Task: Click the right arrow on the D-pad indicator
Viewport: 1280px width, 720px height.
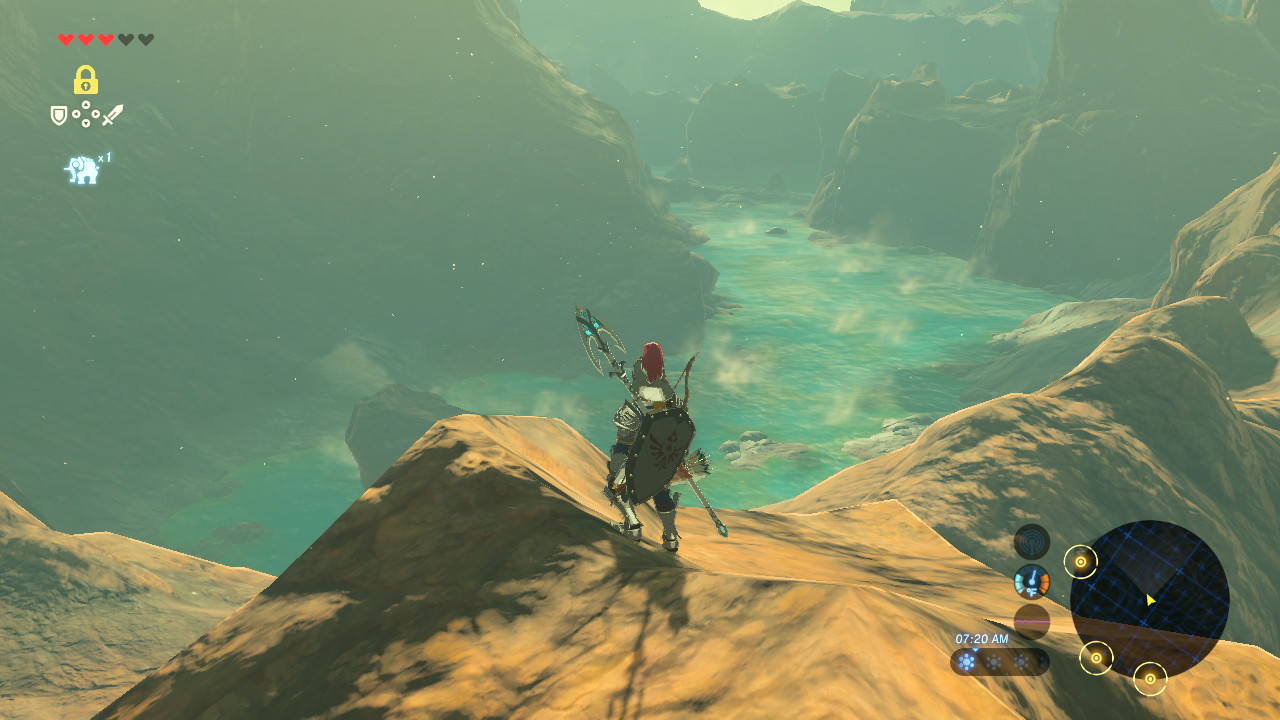Action: (96, 114)
